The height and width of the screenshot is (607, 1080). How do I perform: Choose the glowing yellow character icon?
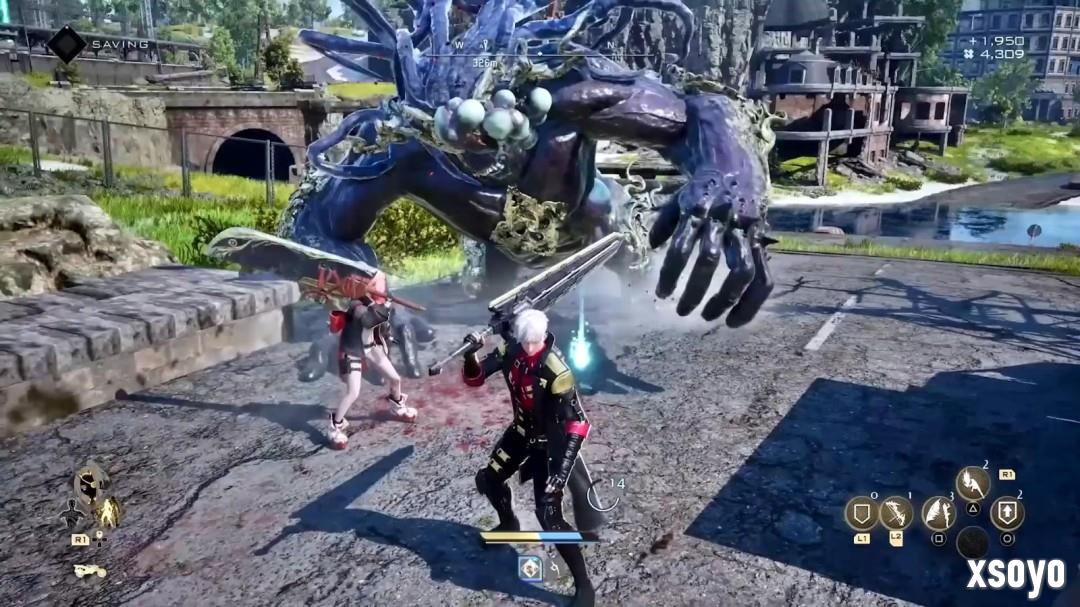pos(108,514)
